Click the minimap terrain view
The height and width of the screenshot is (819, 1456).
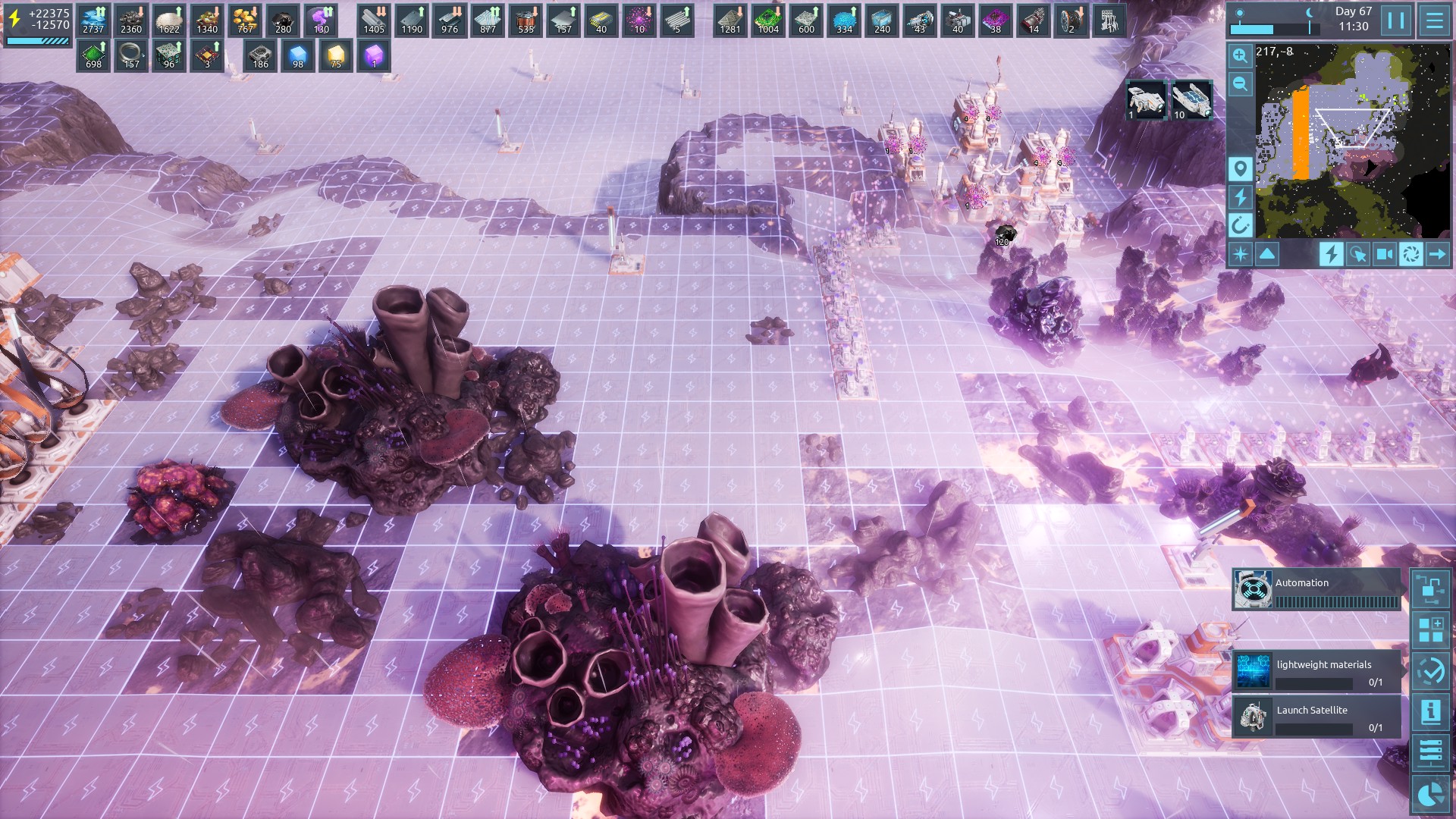[x=1352, y=140]
